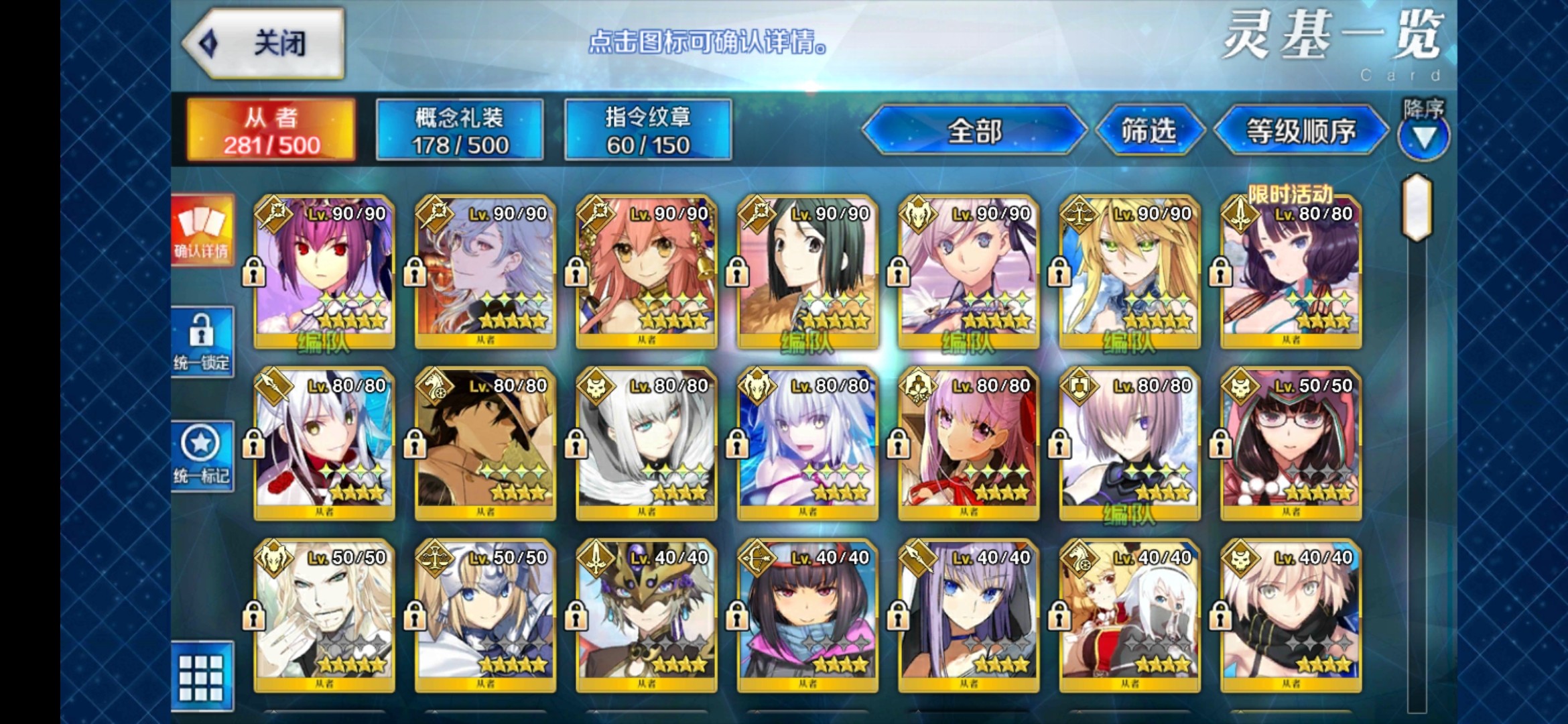Close the card list with 关闭
The image size is (1568, 724).
265,44
